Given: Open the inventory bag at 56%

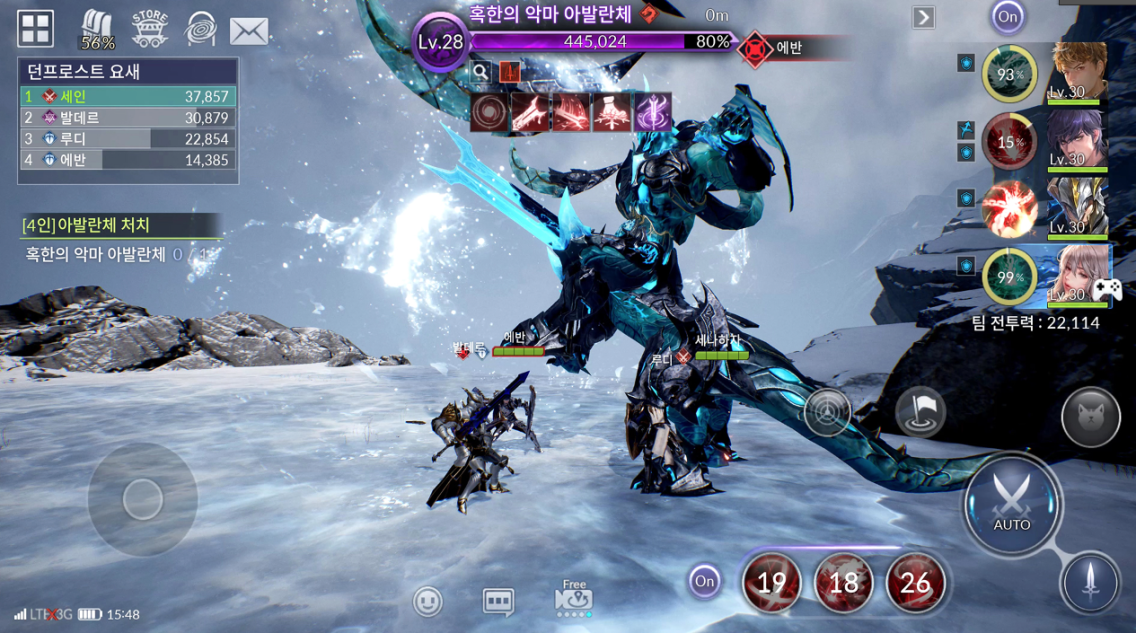Looking at the screenshot, I should [97, 29].
